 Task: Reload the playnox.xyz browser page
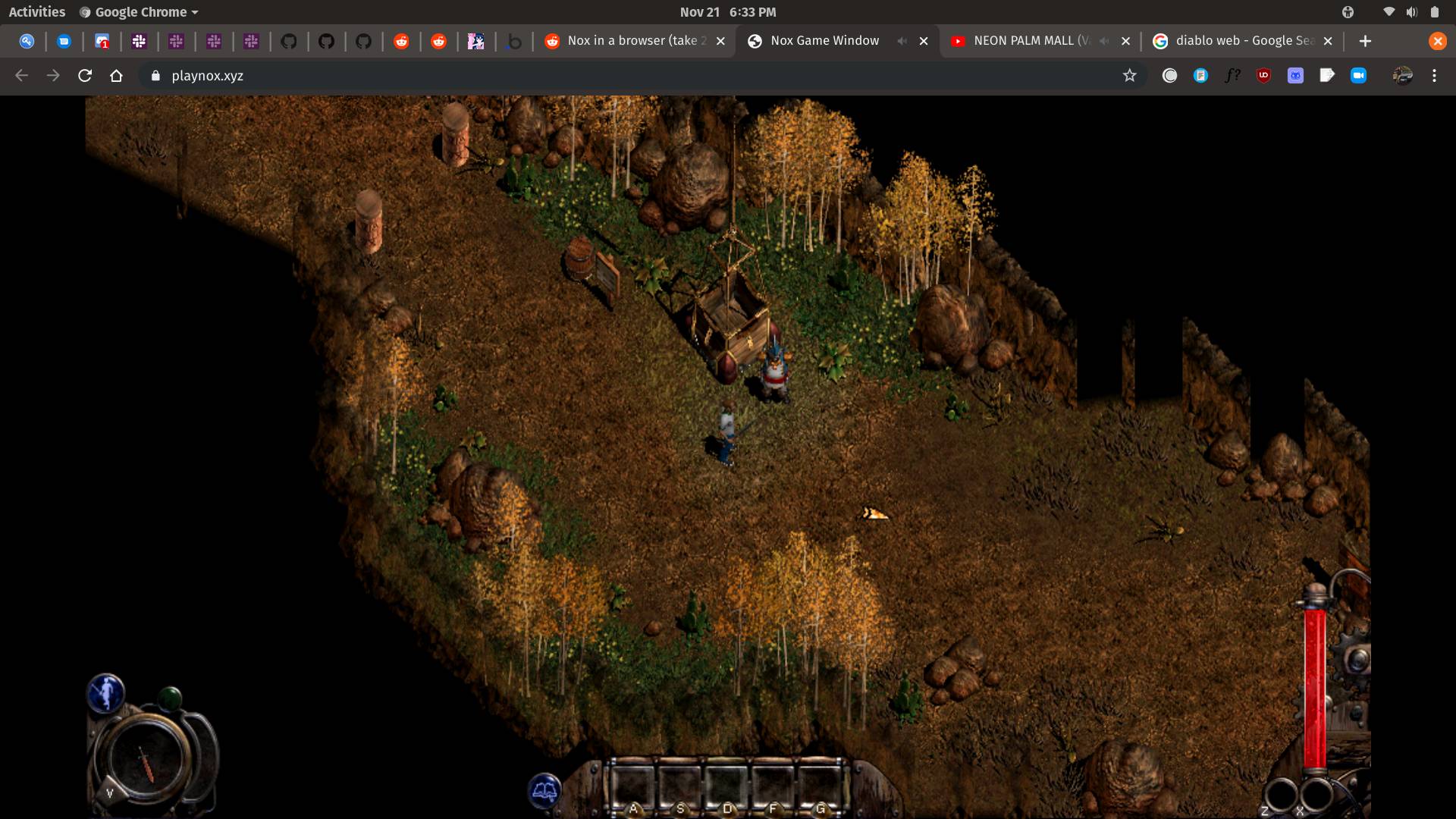pyautogui.click(x=85, y=76)
